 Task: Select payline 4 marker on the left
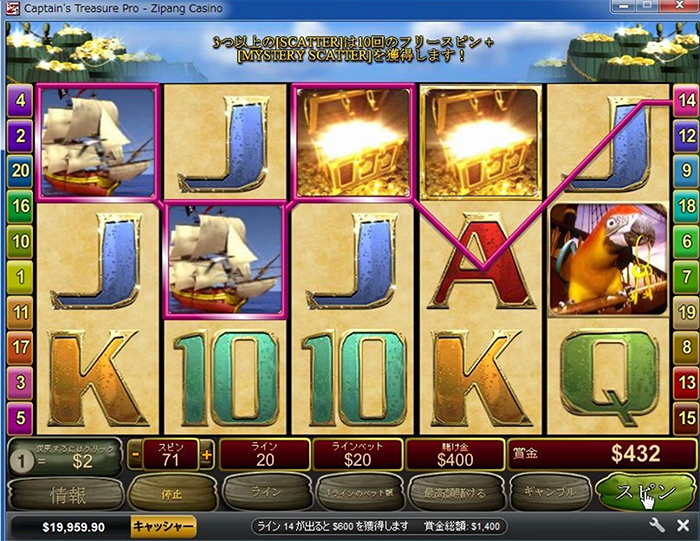tap(19, 100)
